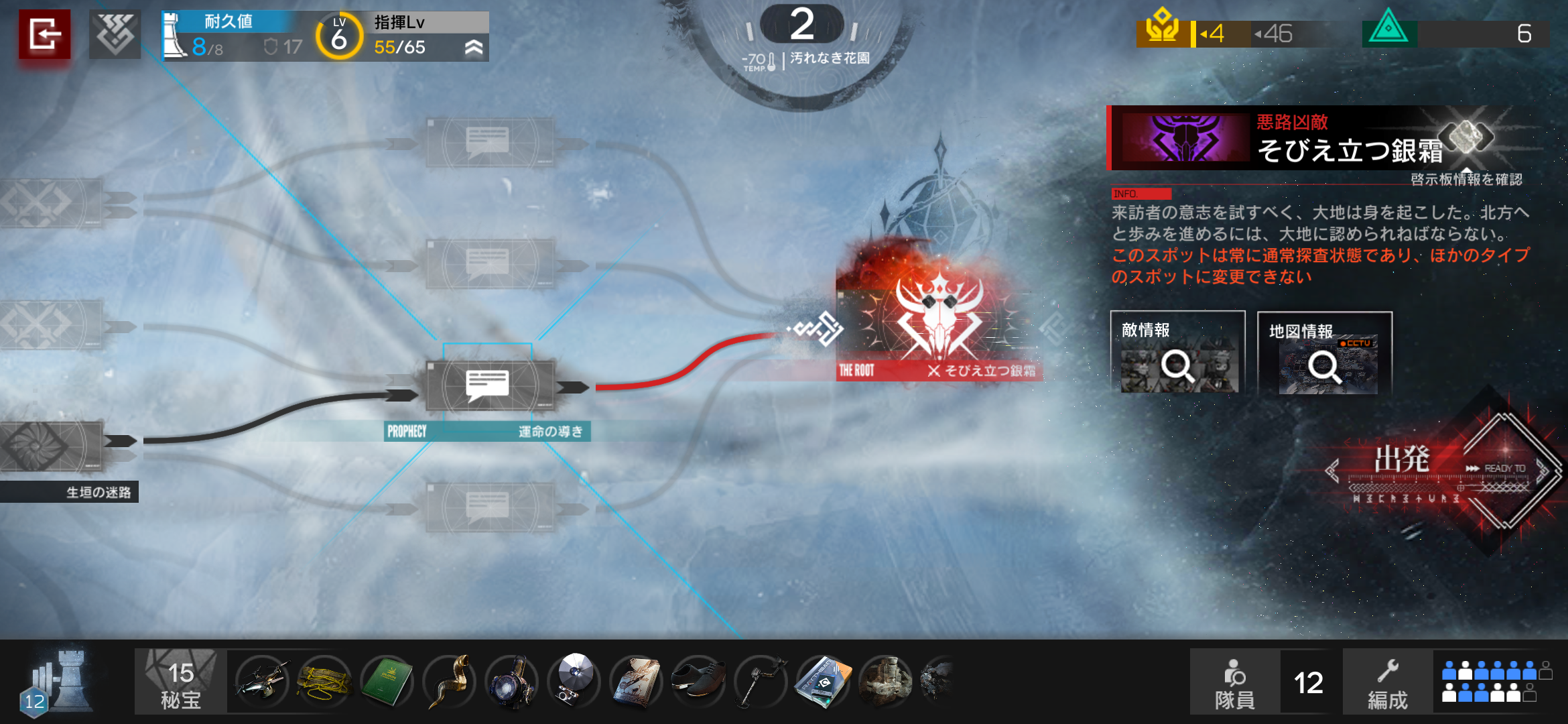Open 敵情報 enemy information
This screenshot has width=1568, height=724.
(1177, 353)
